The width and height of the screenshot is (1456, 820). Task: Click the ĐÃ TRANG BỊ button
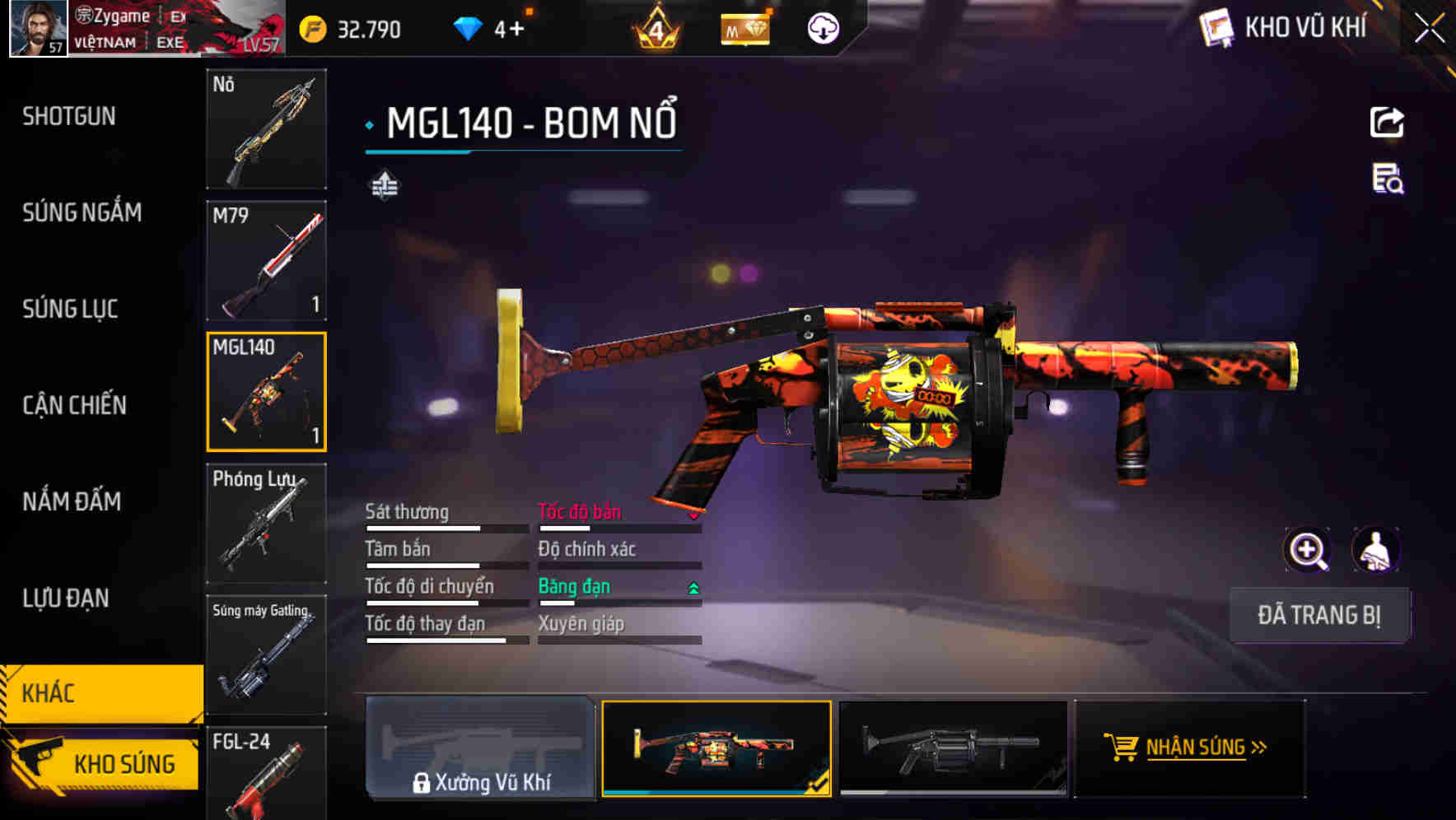(1319, 615)
